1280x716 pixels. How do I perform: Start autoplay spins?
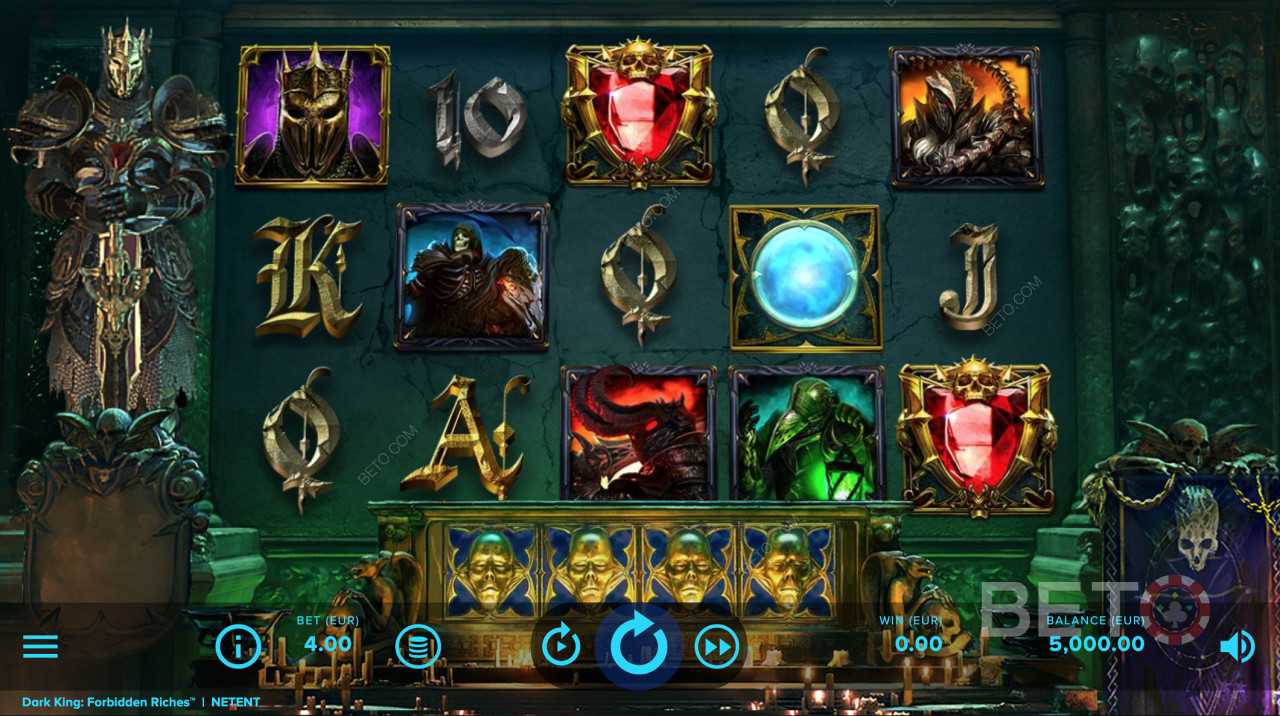coord(561,646)
